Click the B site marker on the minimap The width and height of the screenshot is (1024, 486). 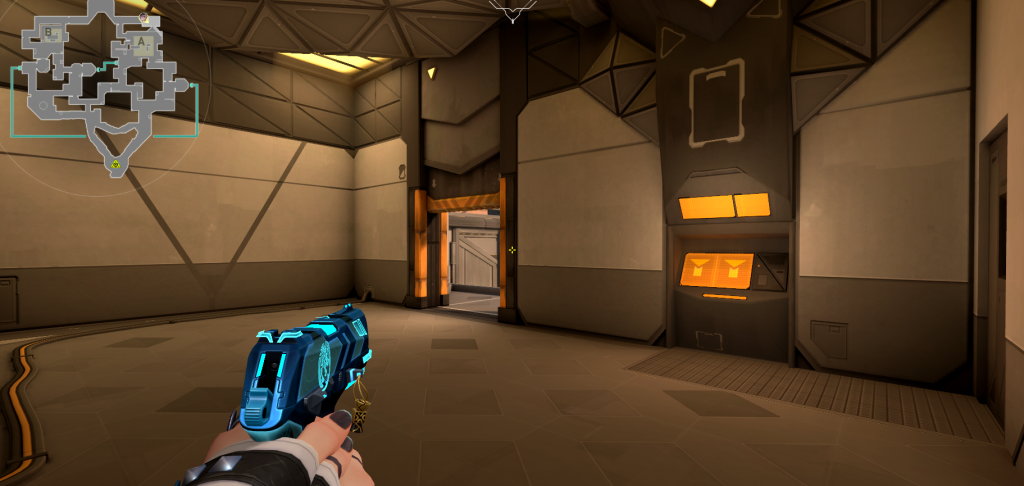pos(48,33)
